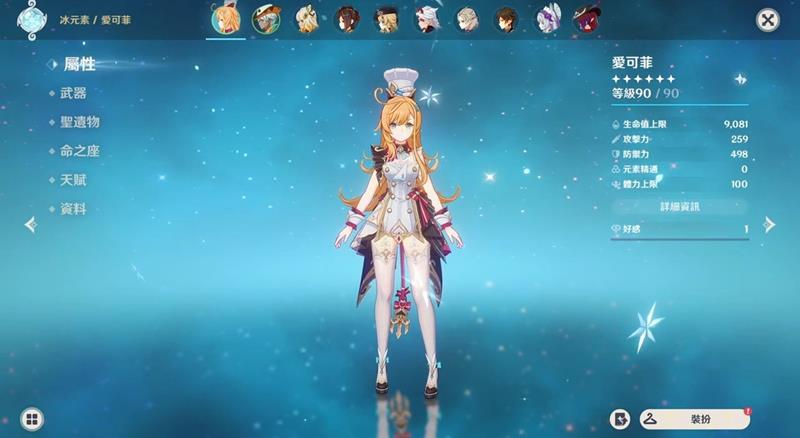The height and width of the screenshot is (438, 800).
Task: Select the currently active orange-haired character portrait
Action: pos(226,19)
